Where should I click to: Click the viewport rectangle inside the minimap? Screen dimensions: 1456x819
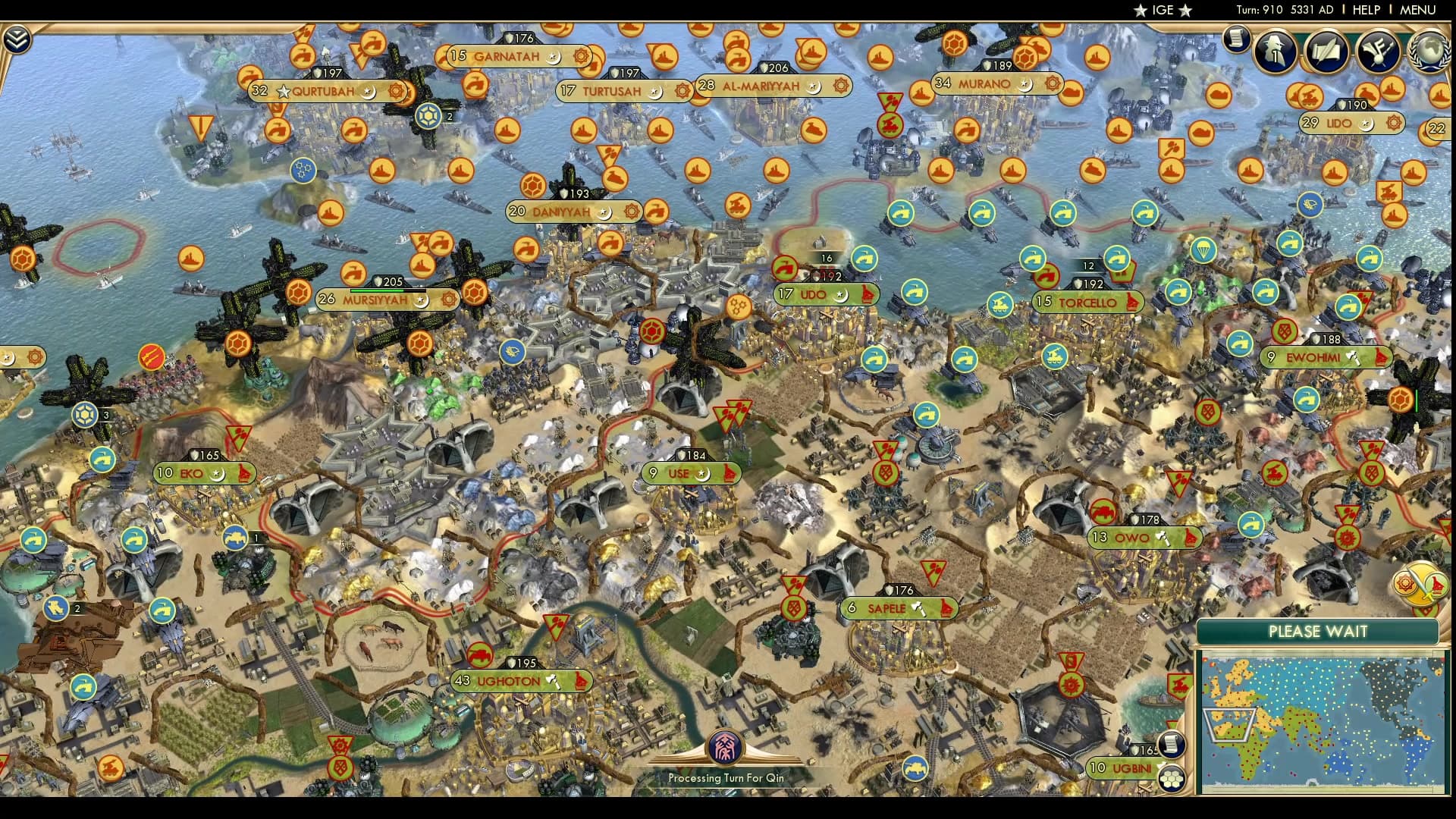[1229, 723]
